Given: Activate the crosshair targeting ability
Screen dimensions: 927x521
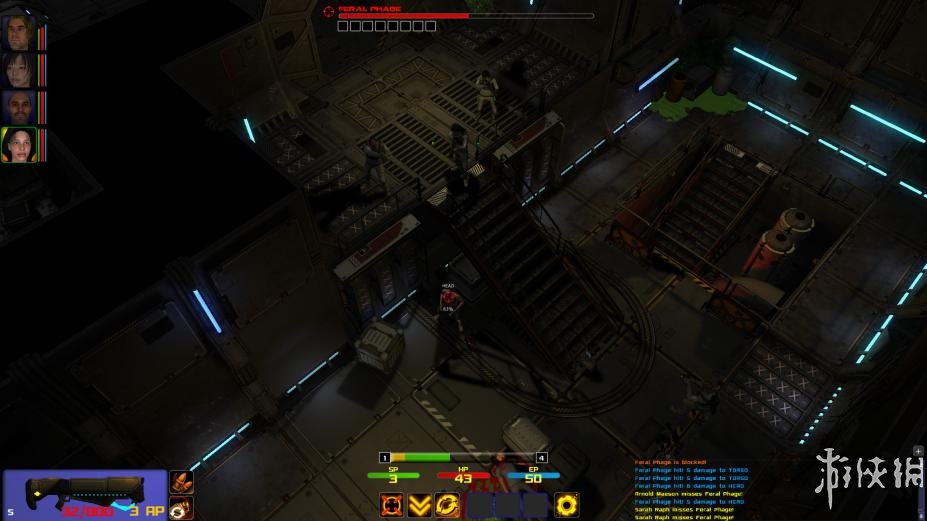Looking at the screenshot, I should 391,505.
